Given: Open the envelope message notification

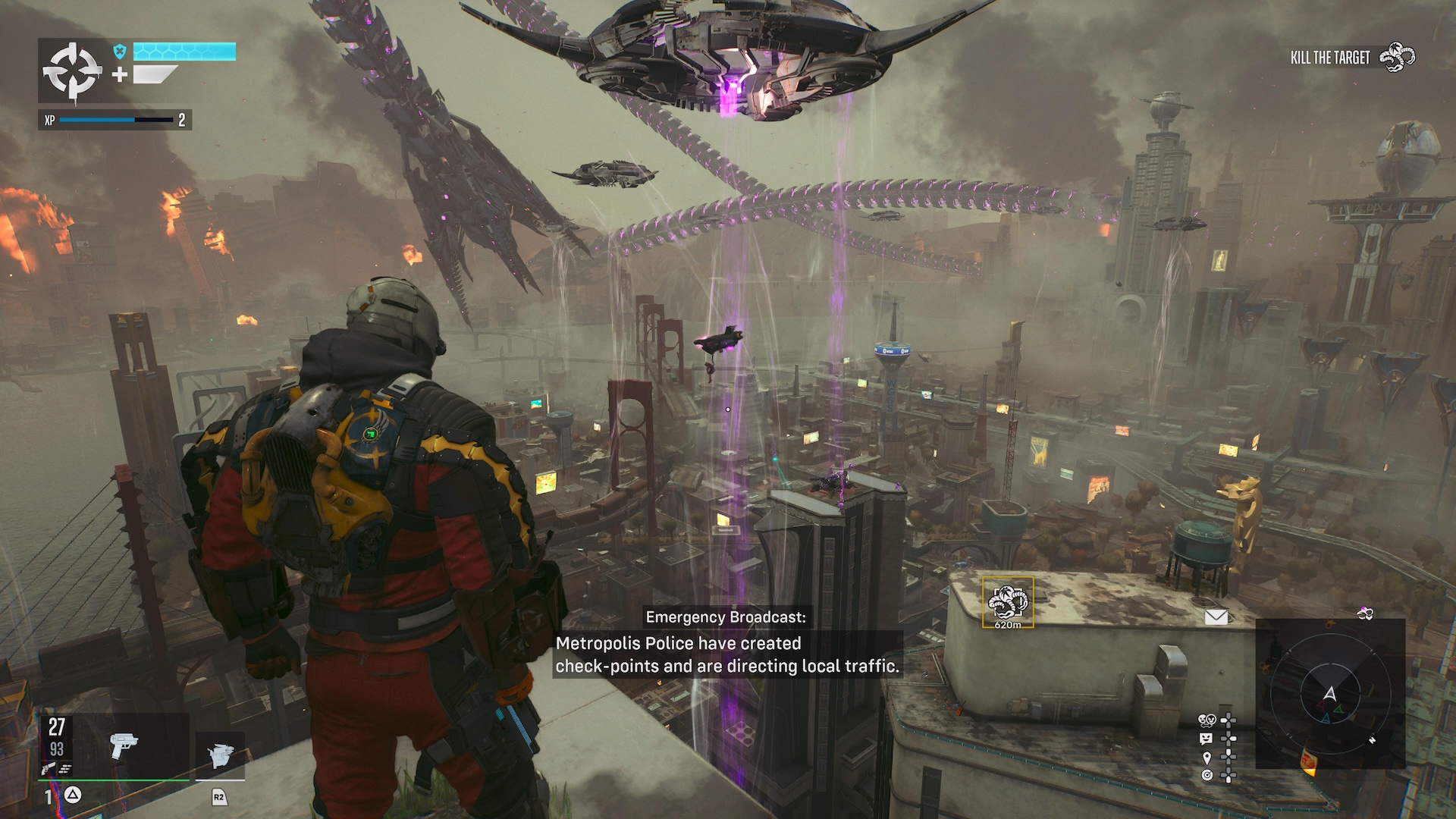Looking at the screenshot, I should click(1216, 617).
